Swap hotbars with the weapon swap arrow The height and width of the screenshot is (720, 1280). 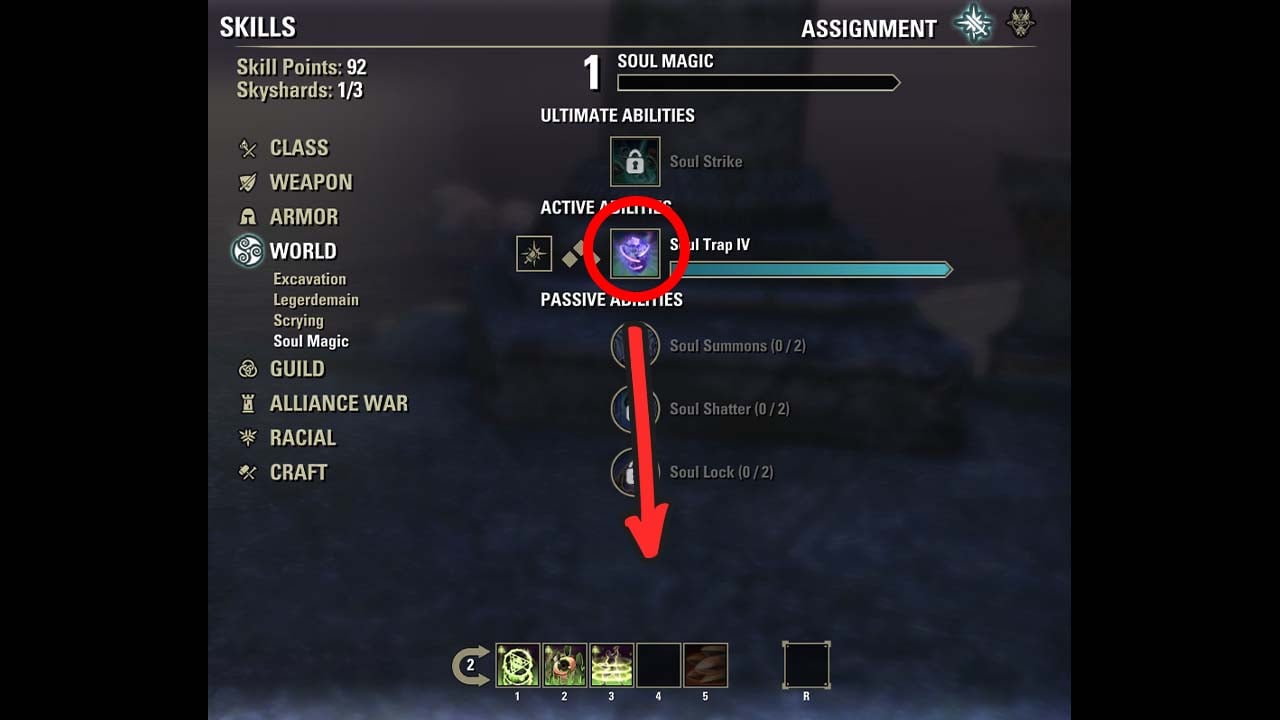tap(471, 665)
